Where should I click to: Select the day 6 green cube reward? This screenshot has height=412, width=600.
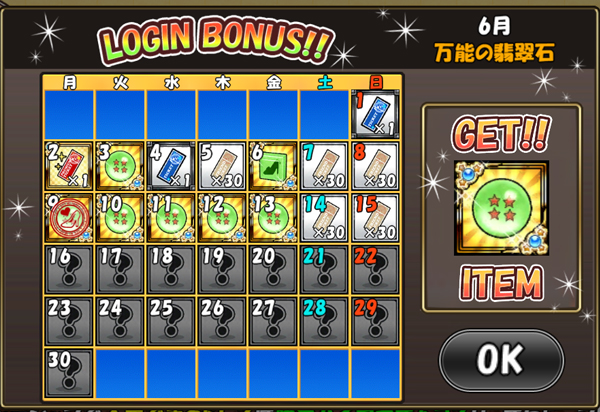[x=273, y=164]
